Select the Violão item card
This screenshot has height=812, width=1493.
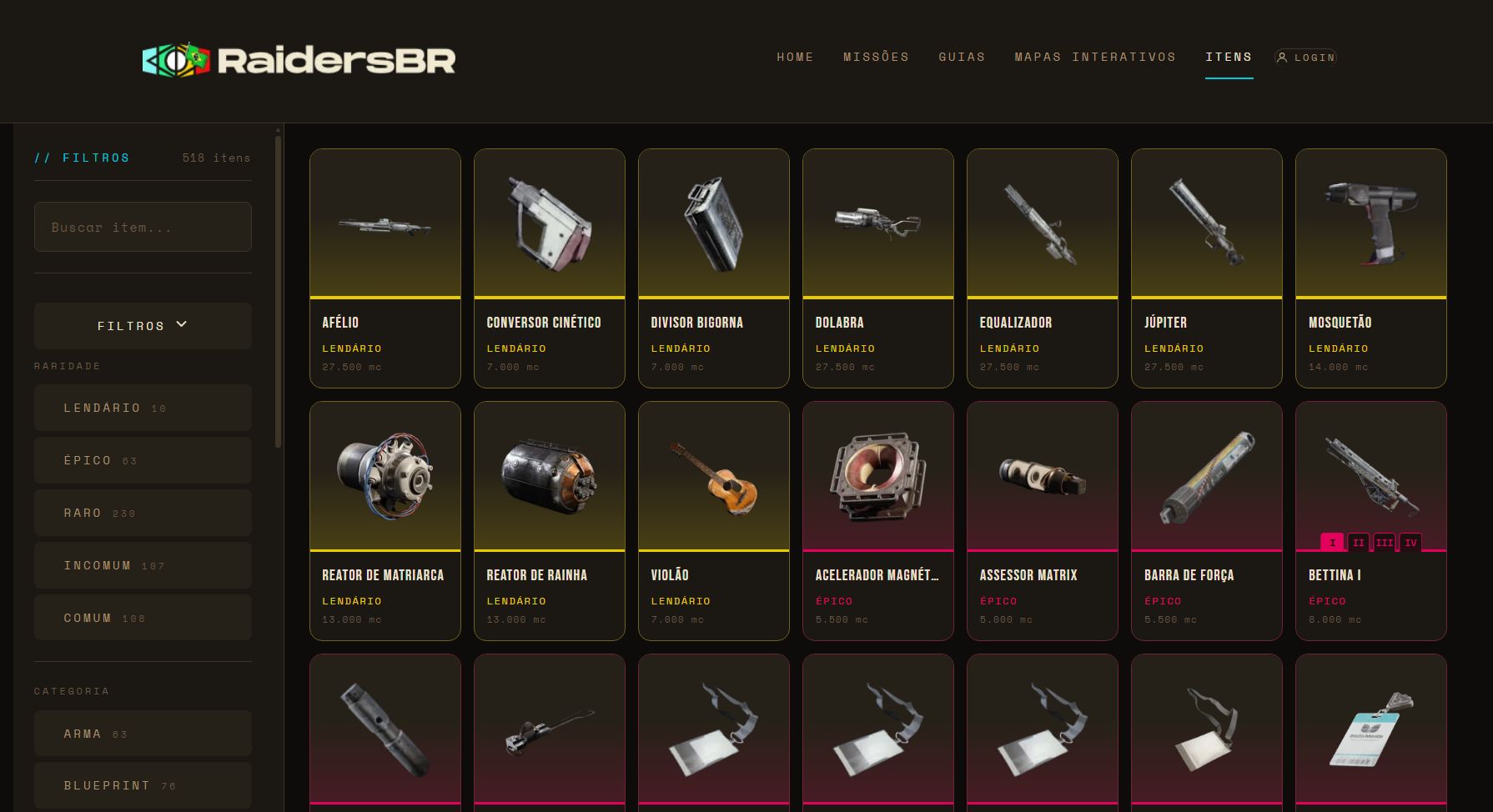tap(713, 520)
